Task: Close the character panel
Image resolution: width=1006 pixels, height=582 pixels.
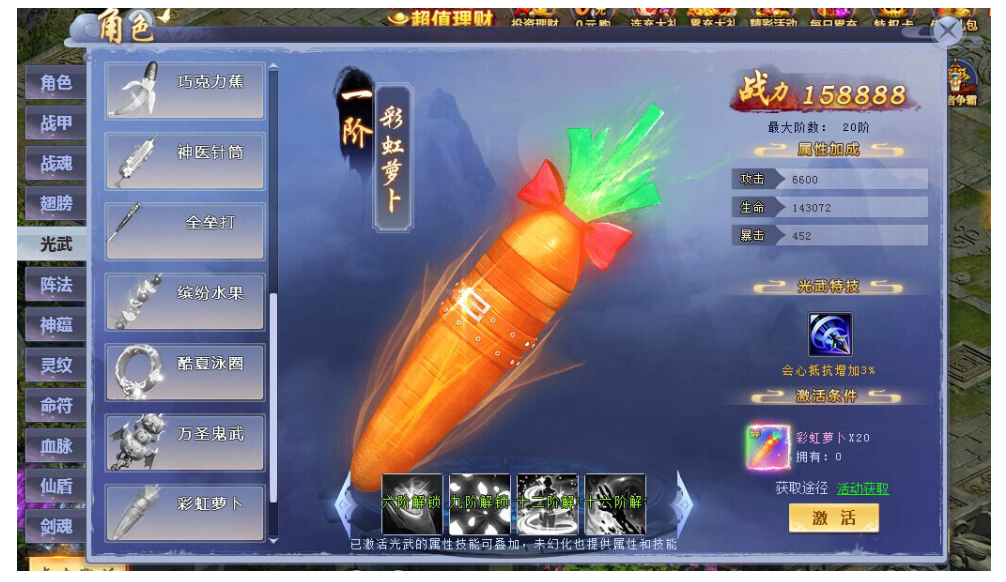Action: 947,30
